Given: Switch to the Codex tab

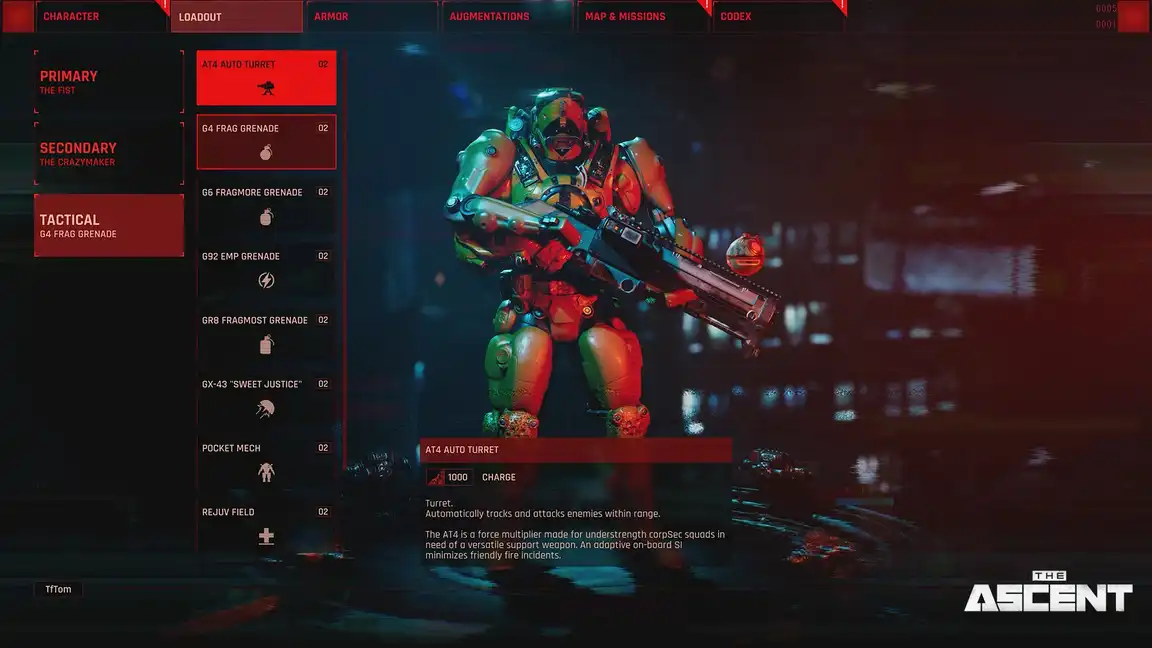Looking at the screenshot, I should [x=778, y=17].
